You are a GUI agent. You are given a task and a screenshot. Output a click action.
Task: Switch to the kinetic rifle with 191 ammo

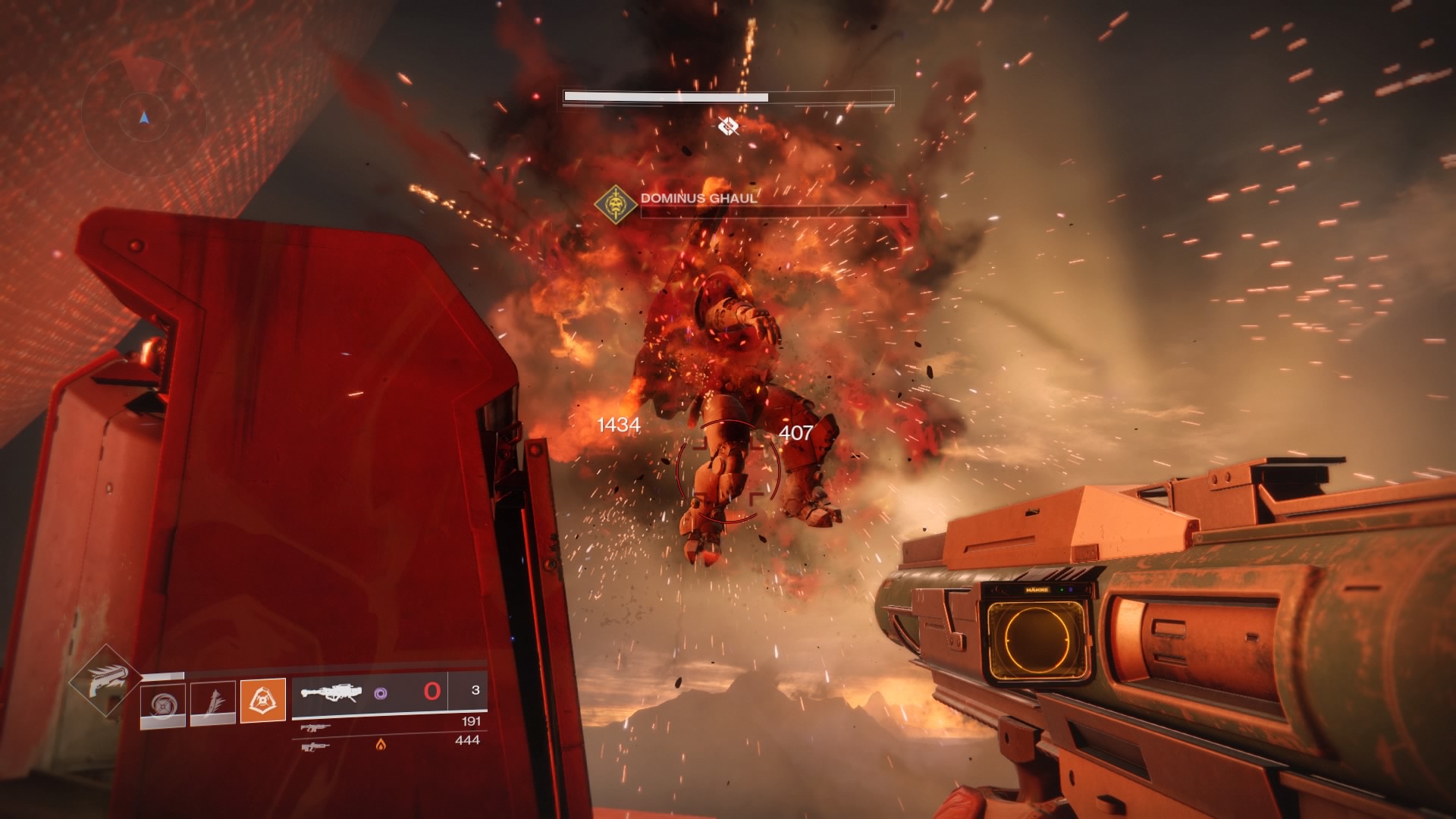pyautogui.click(x=315, y=727)
